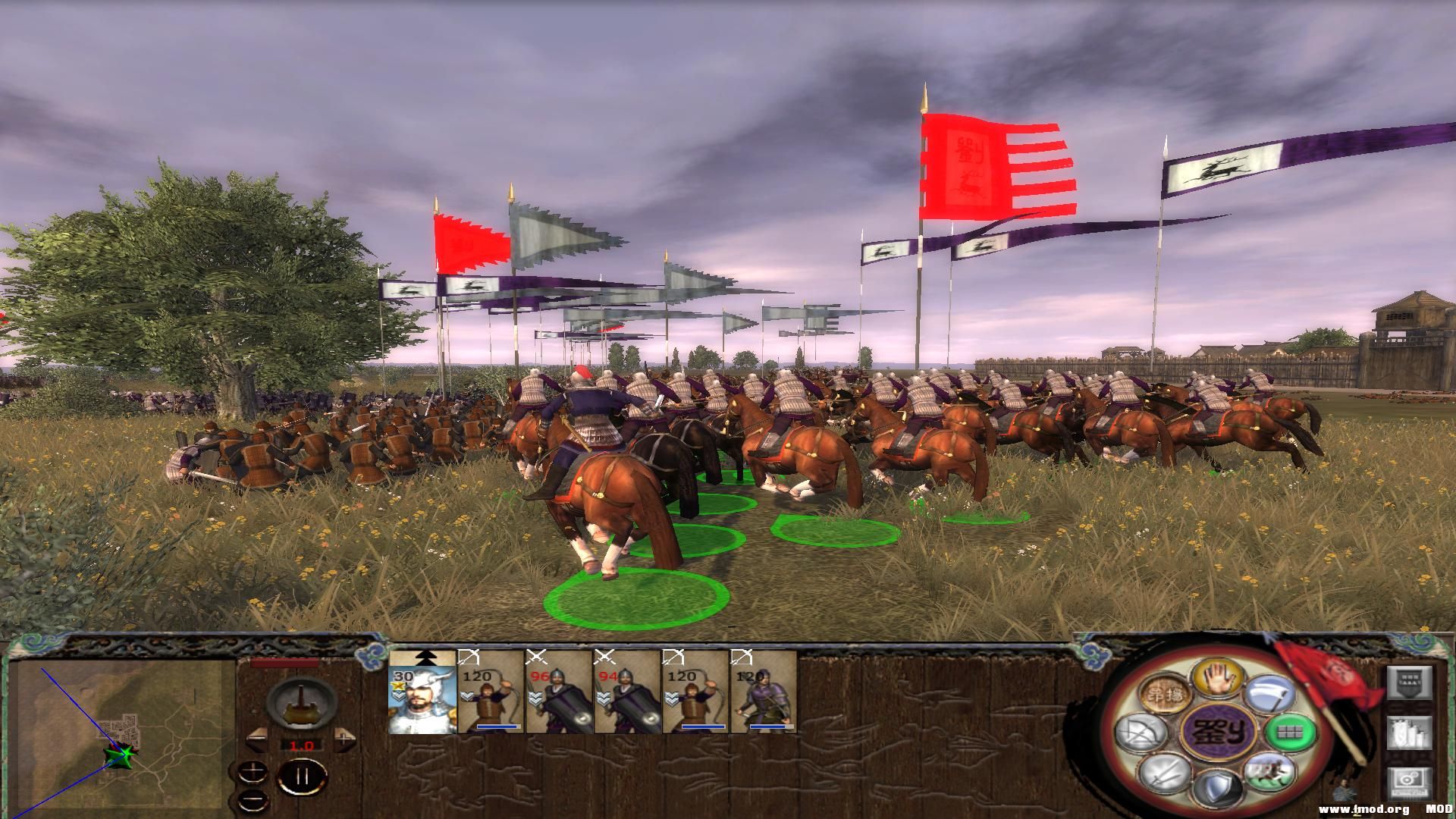Select the halt hand command icon
This screenshot has height=819, width=1456.
pos(1218,679)
